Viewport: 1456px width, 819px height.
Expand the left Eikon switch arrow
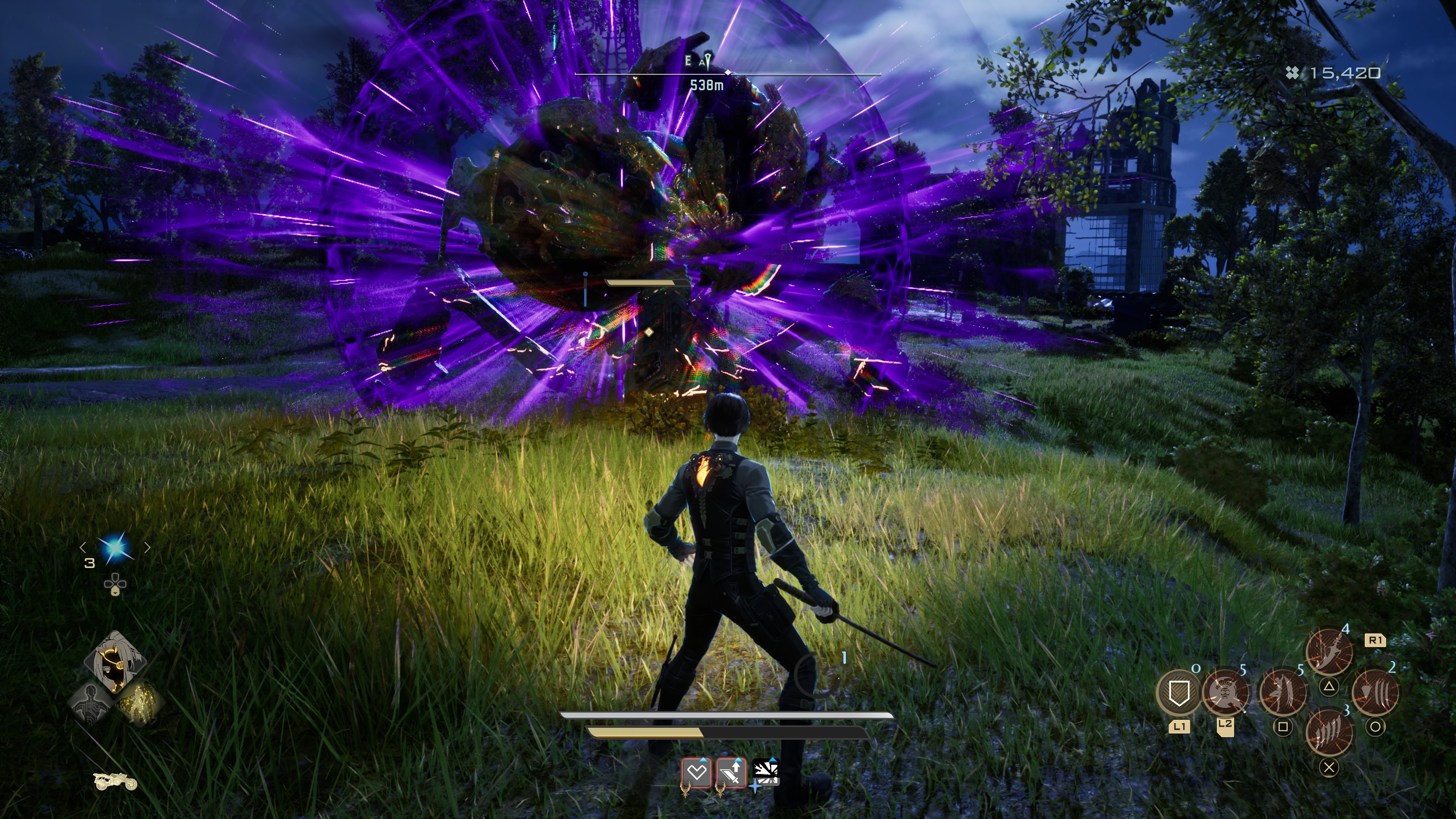pos(83,548)
